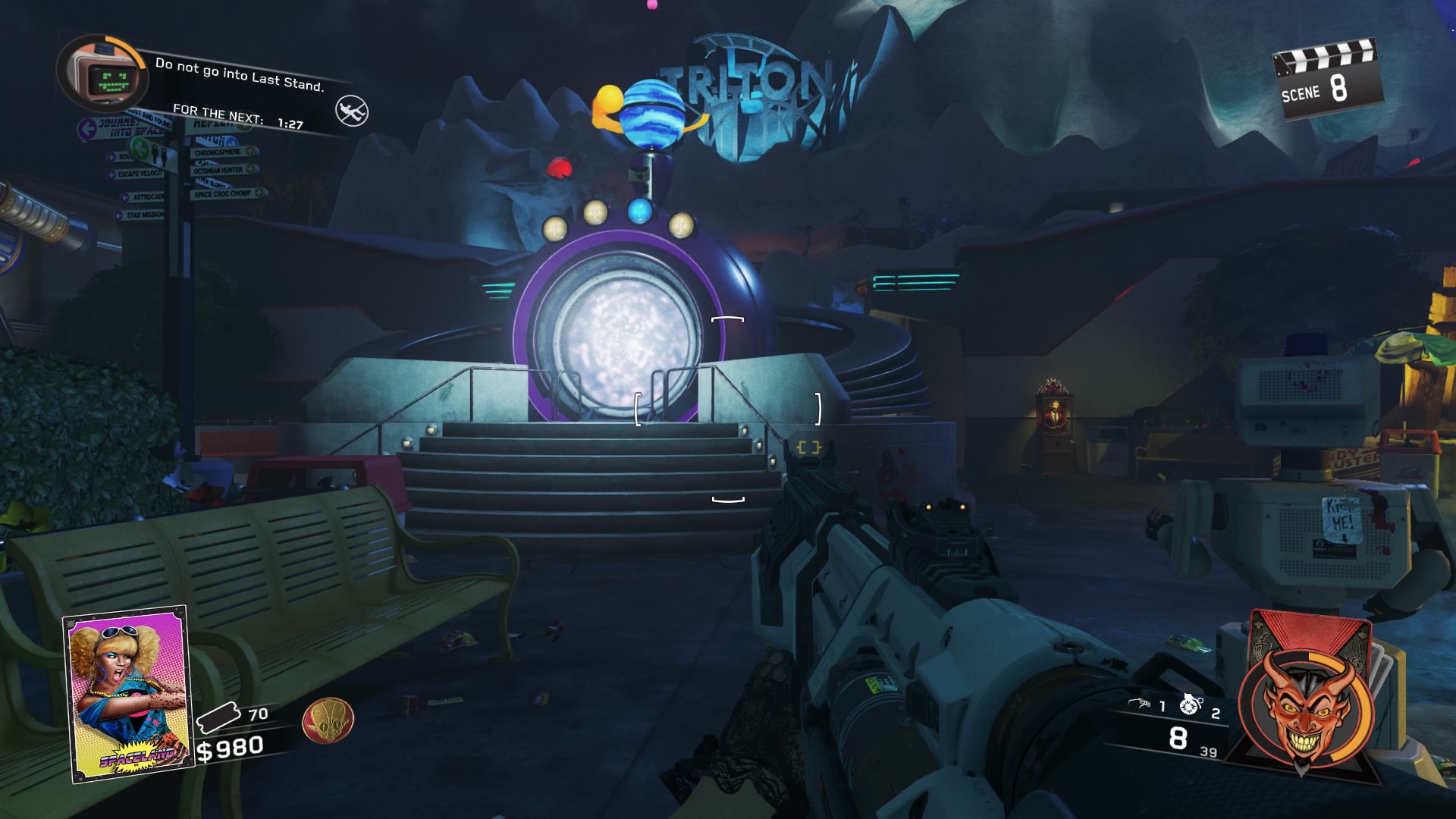Select the Escape Velocity sign entry
Viewport: 1456px width, 819px height.
tap(140, 173)
